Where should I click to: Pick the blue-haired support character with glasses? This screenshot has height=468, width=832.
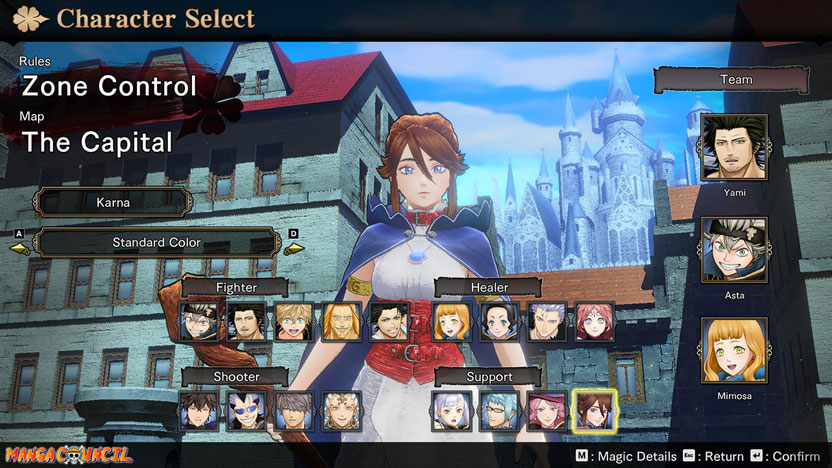(x=499, y=410)
